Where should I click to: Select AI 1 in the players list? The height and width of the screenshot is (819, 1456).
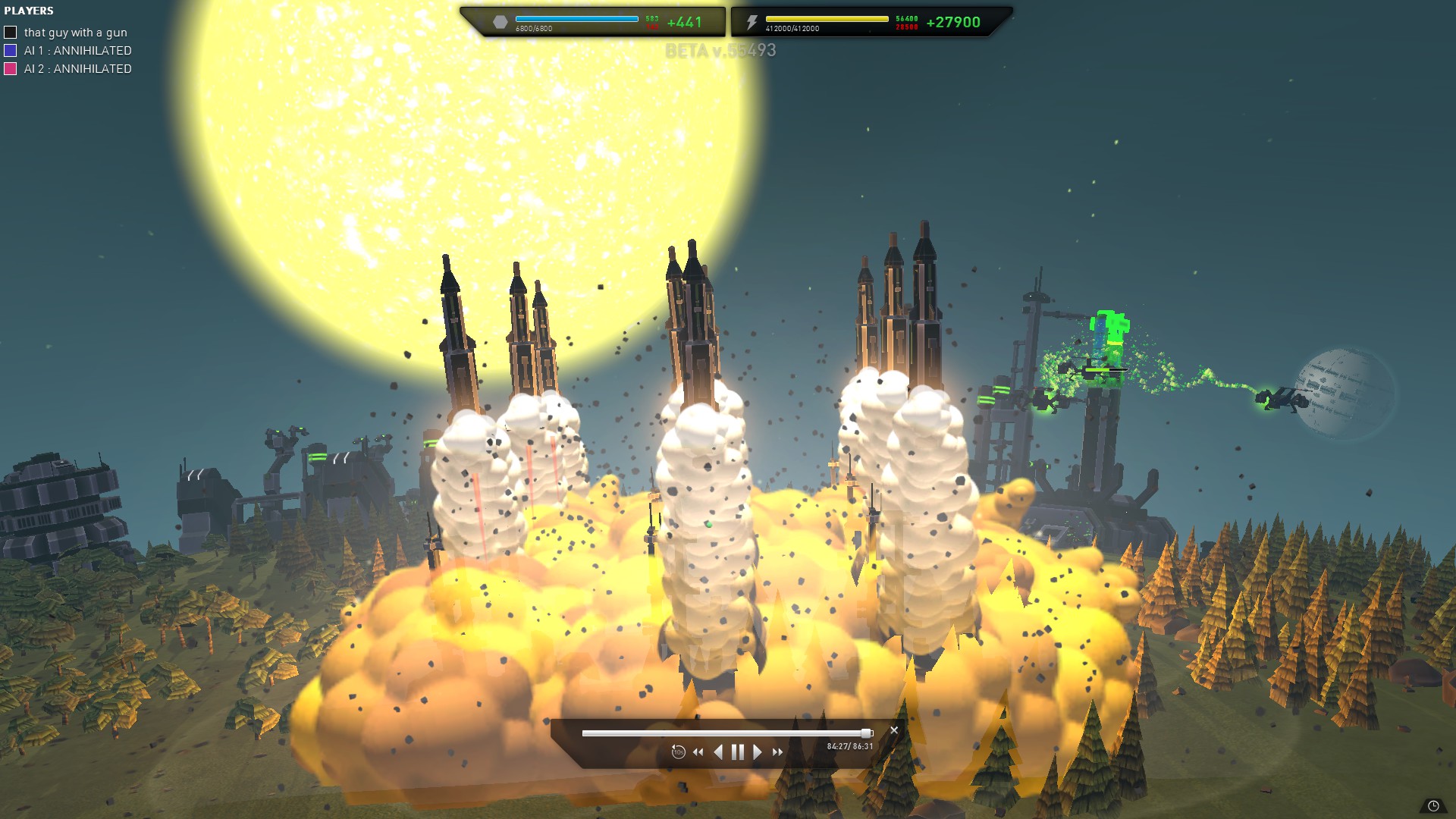tap(77, 51)
